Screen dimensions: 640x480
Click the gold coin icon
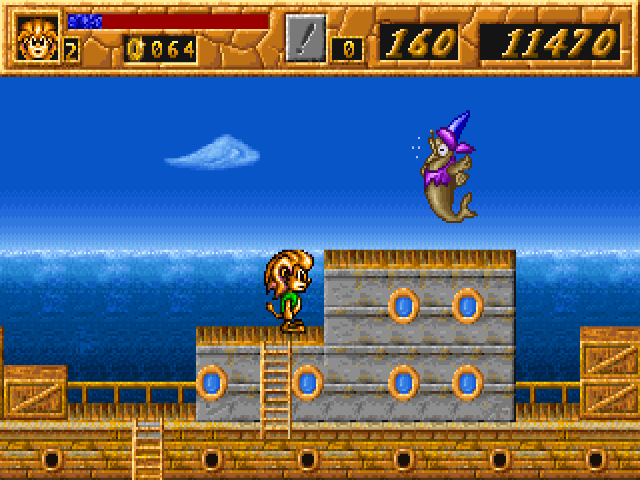pyautogui.click(x=135, y=48)
